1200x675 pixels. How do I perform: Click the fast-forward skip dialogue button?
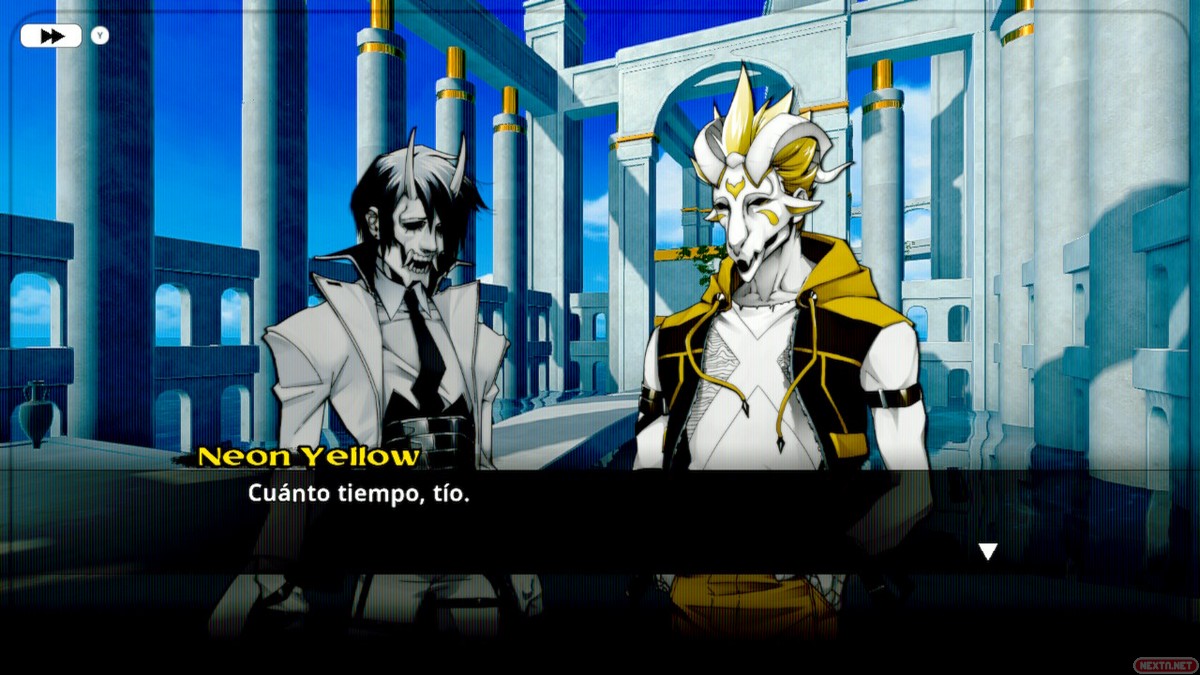coord(51,36)
